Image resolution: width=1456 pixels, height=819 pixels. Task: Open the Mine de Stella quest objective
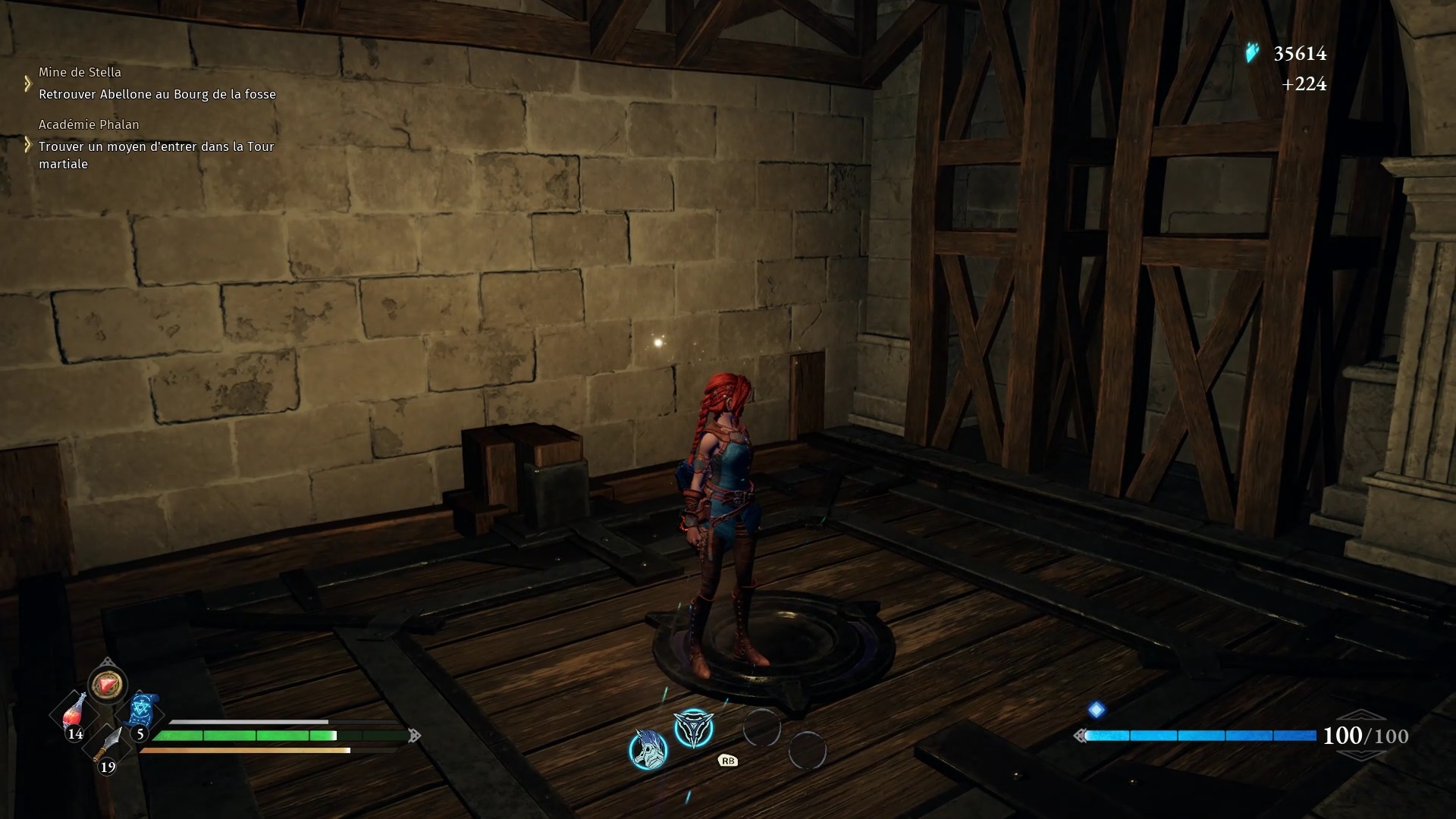(157, 94)
